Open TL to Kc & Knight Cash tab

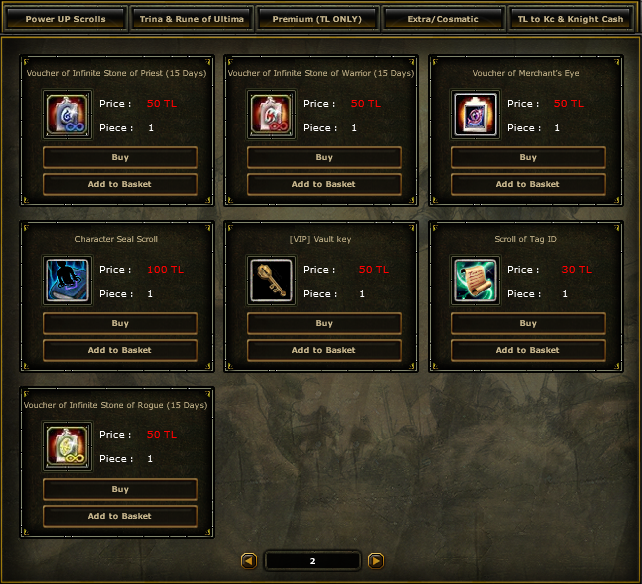click(x=570, y=19)
